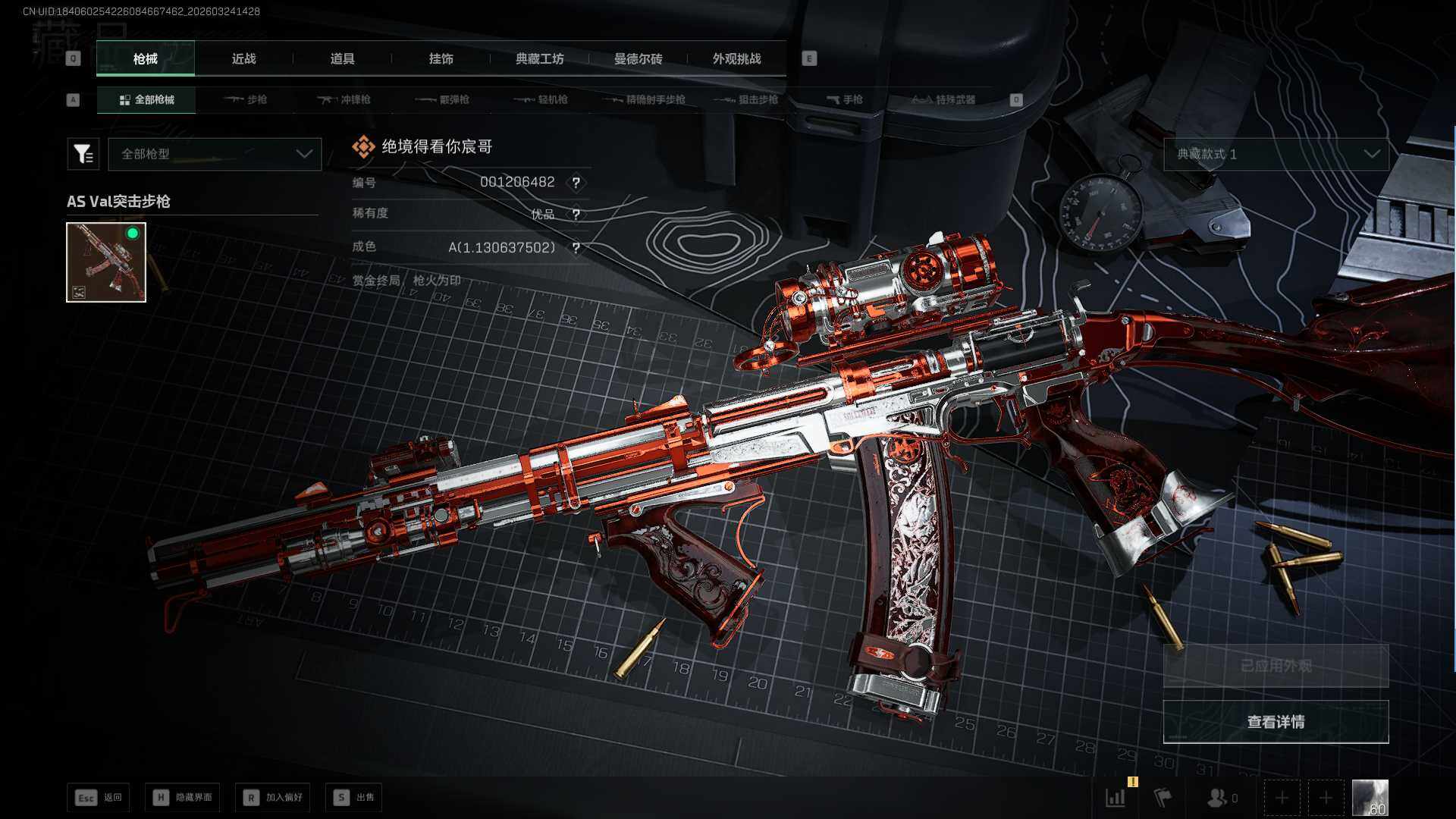Filter by 轻机枪 light machine guns
1456x819 pixels.
[541, 100]
